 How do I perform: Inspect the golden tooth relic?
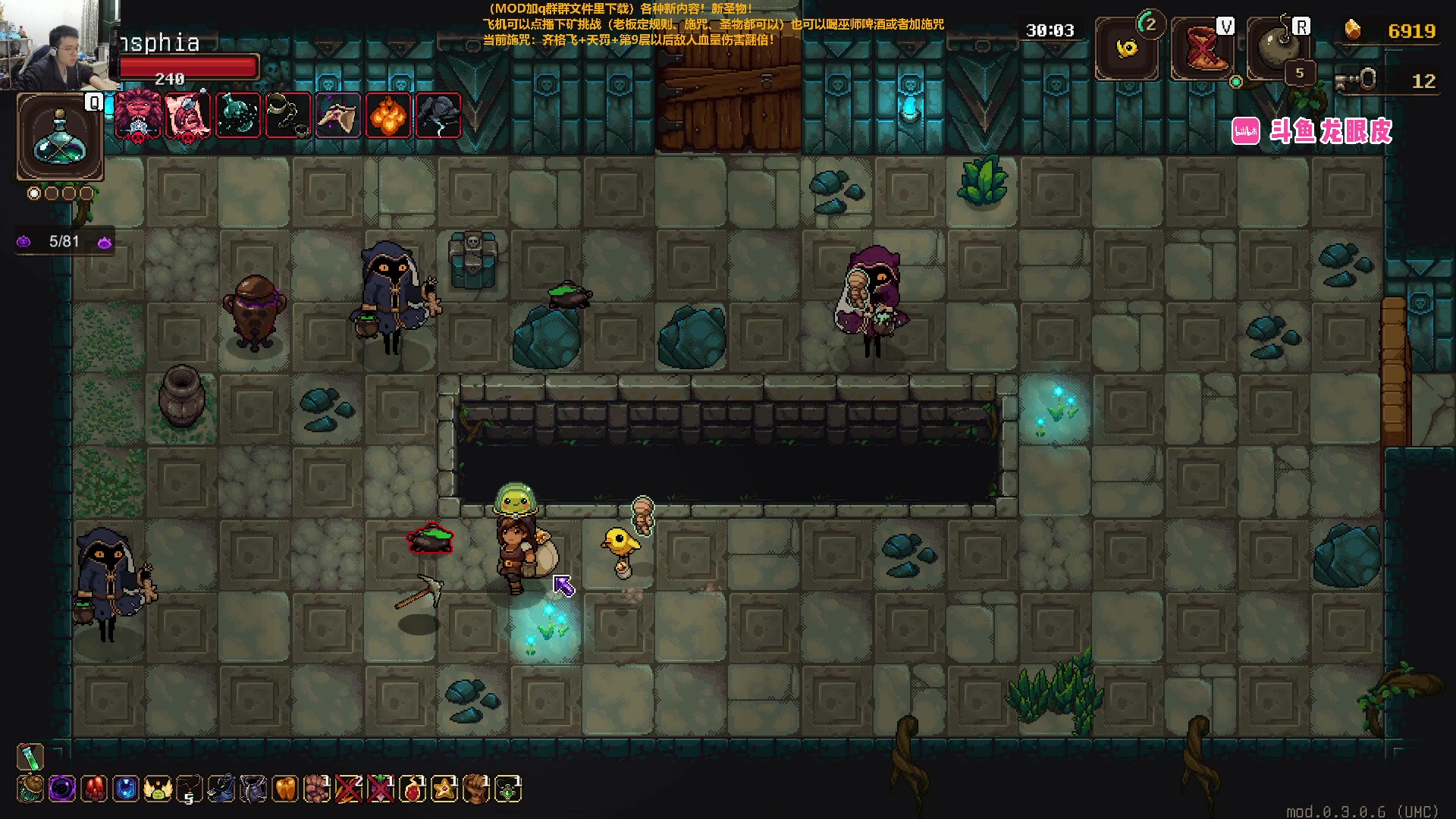285,789
